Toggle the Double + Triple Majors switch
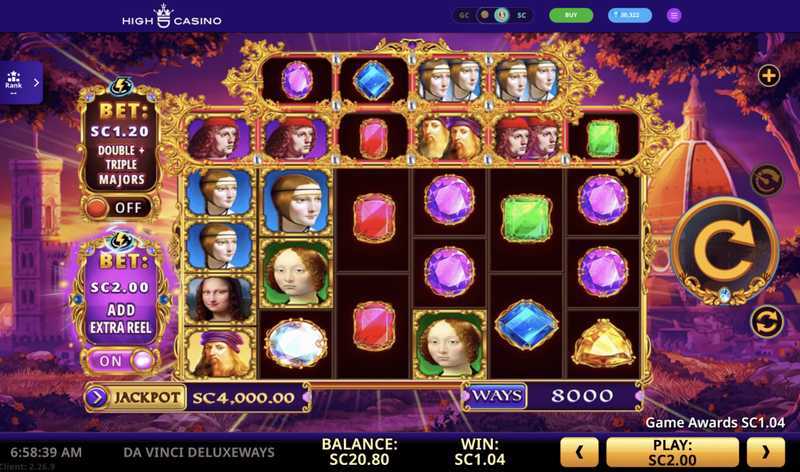Image resolution: width=800 pixels, height=472 pixels. click(118, 208)
